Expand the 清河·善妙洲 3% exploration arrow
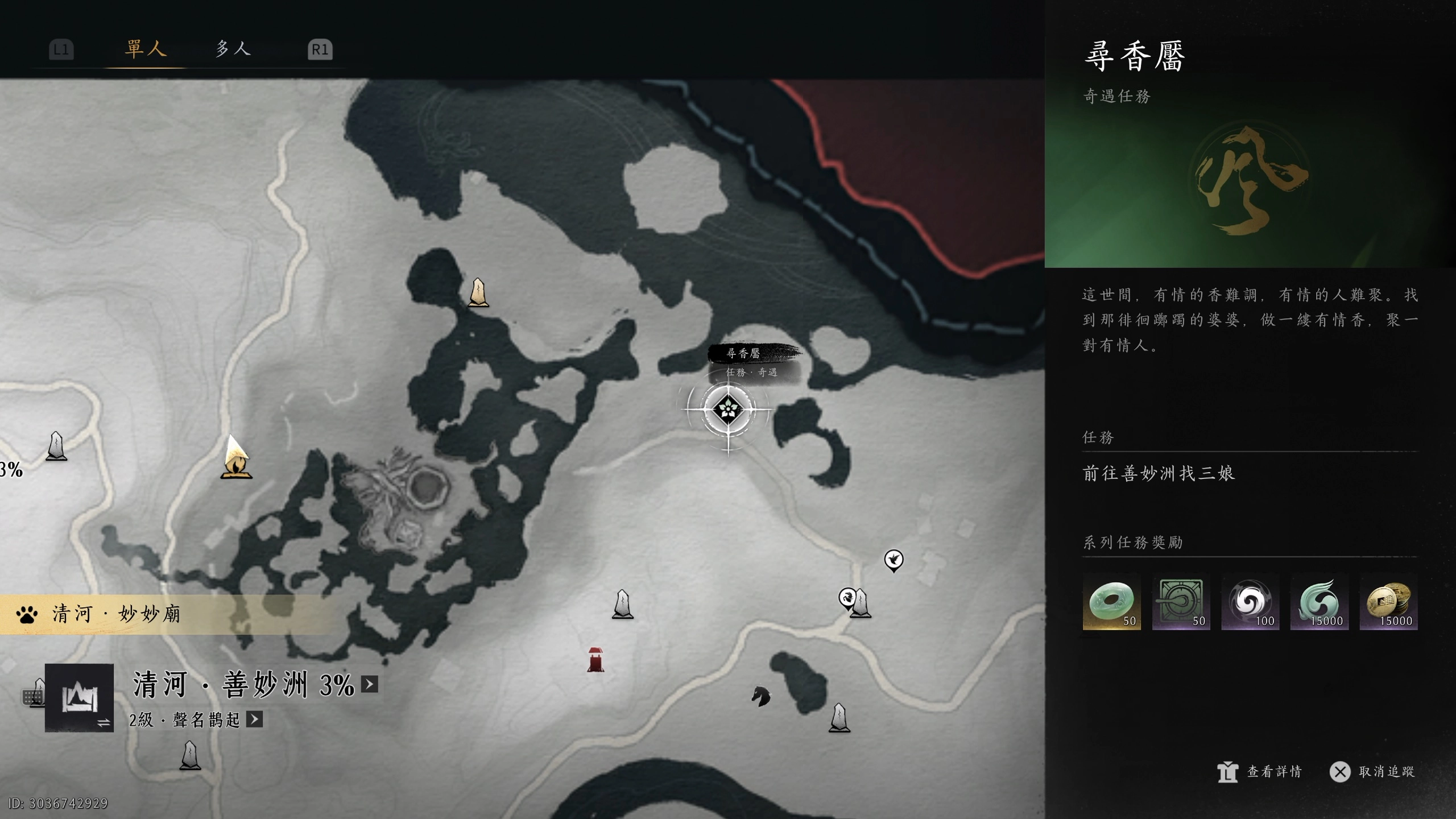1456x819 pixels. click(370, 684)
